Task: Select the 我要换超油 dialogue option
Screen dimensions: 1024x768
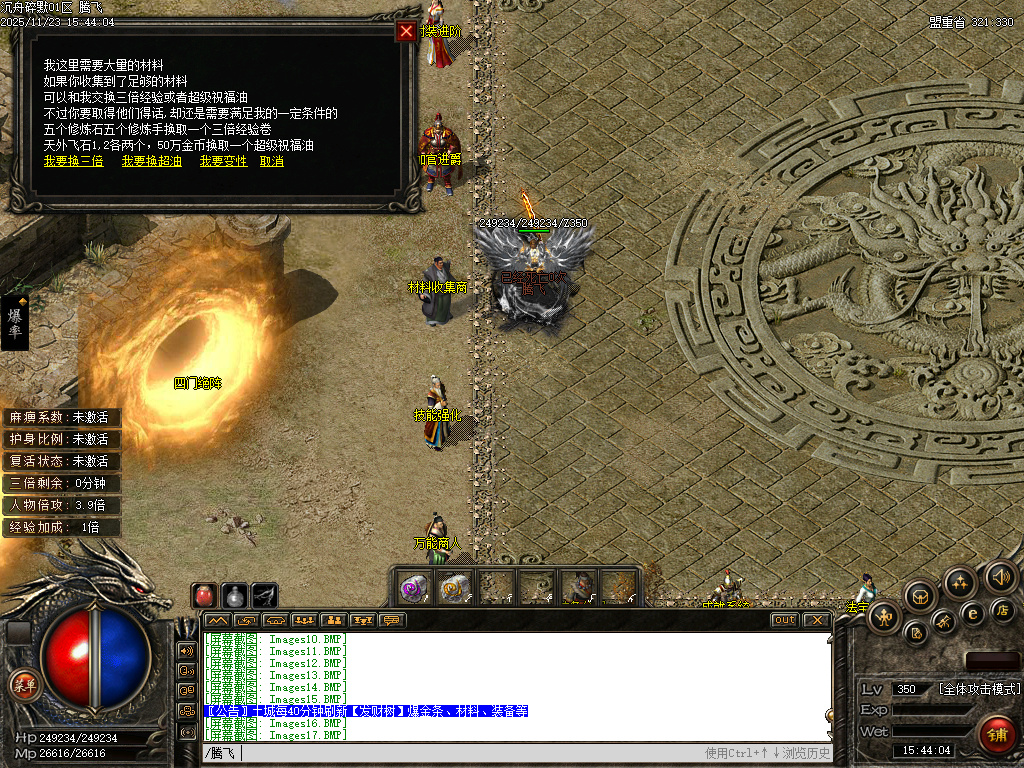Action: coord(152,161)
